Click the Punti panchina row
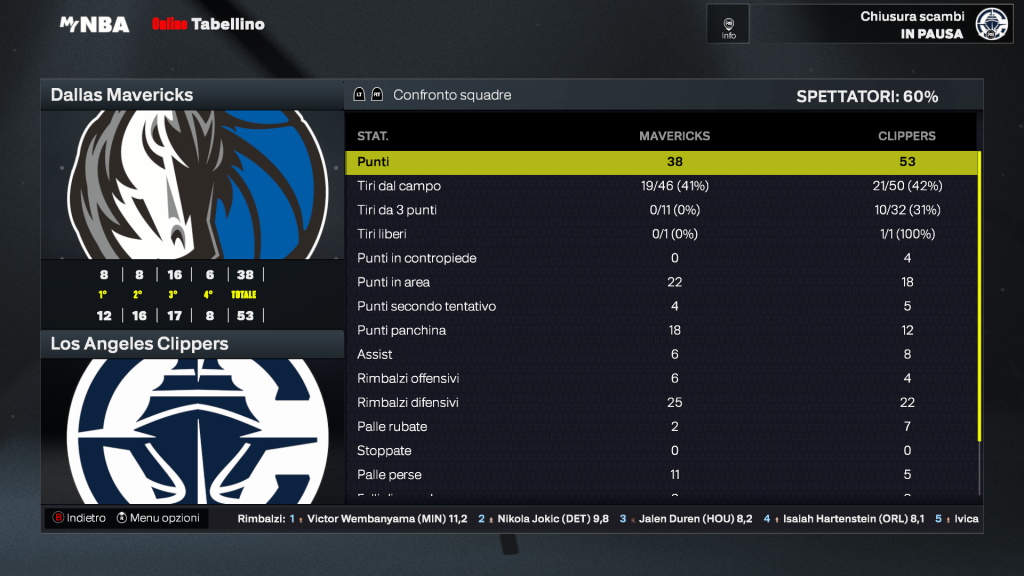Screen dimensions: 1024x576 [x=660, y=330]
